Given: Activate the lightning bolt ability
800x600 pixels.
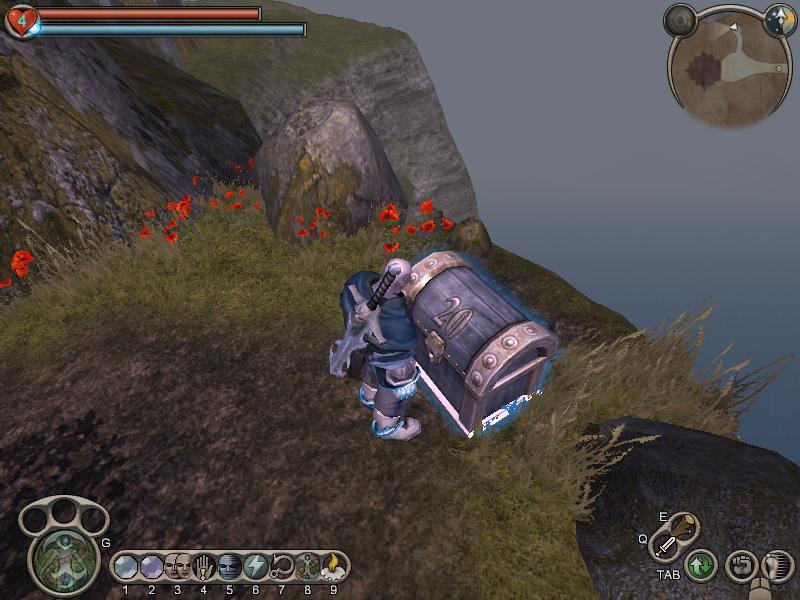Looking at the screenshot, I should click(255, 566).
